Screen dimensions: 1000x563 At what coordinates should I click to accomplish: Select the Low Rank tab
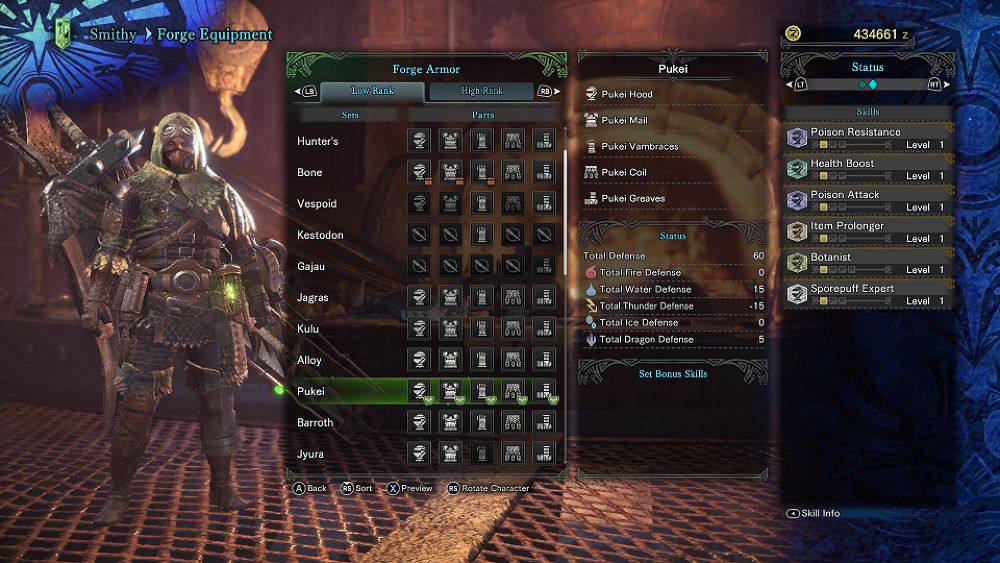click(x=372, y=91)
